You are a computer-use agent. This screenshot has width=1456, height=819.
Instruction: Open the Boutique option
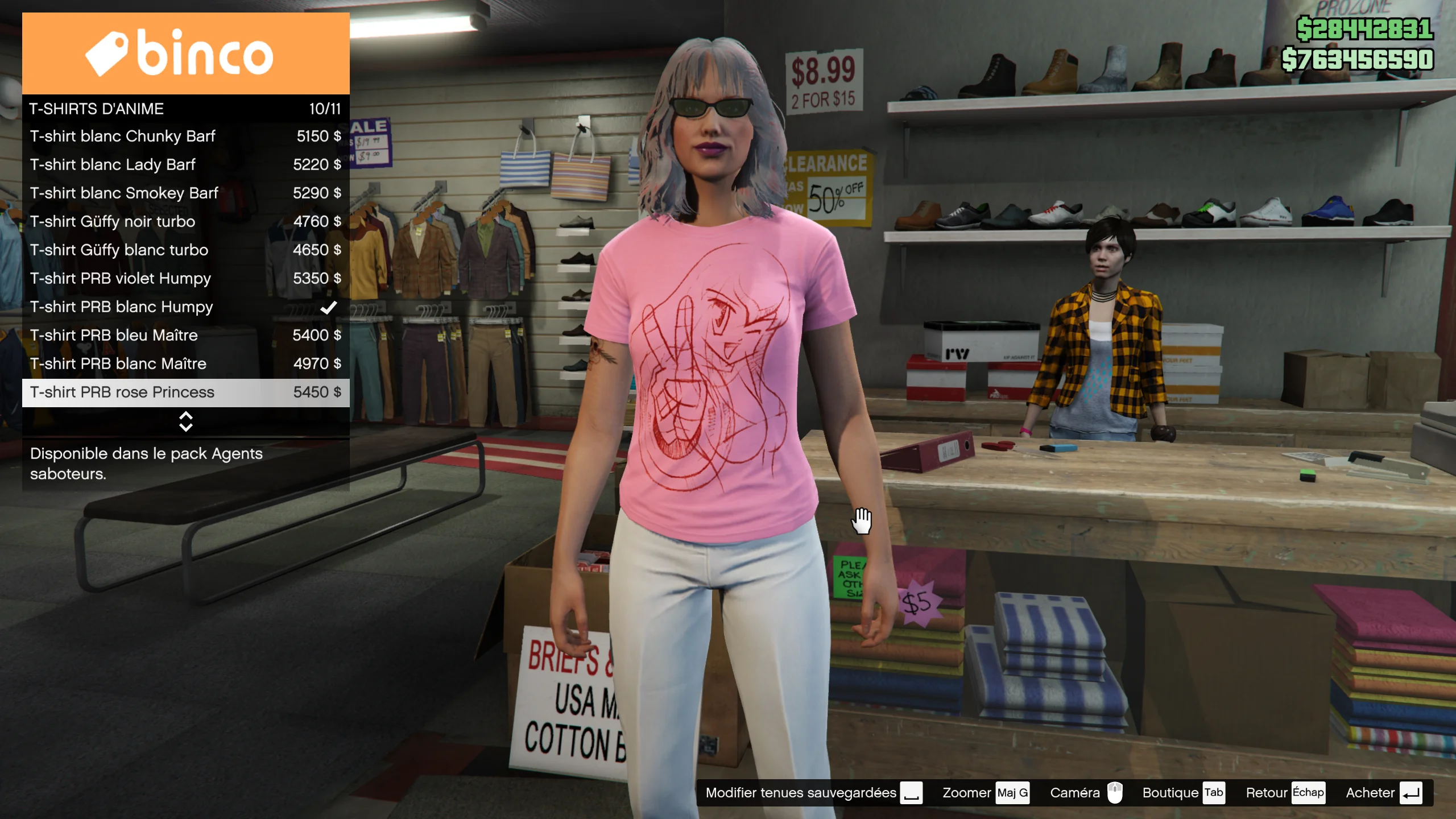(1182, 793)
